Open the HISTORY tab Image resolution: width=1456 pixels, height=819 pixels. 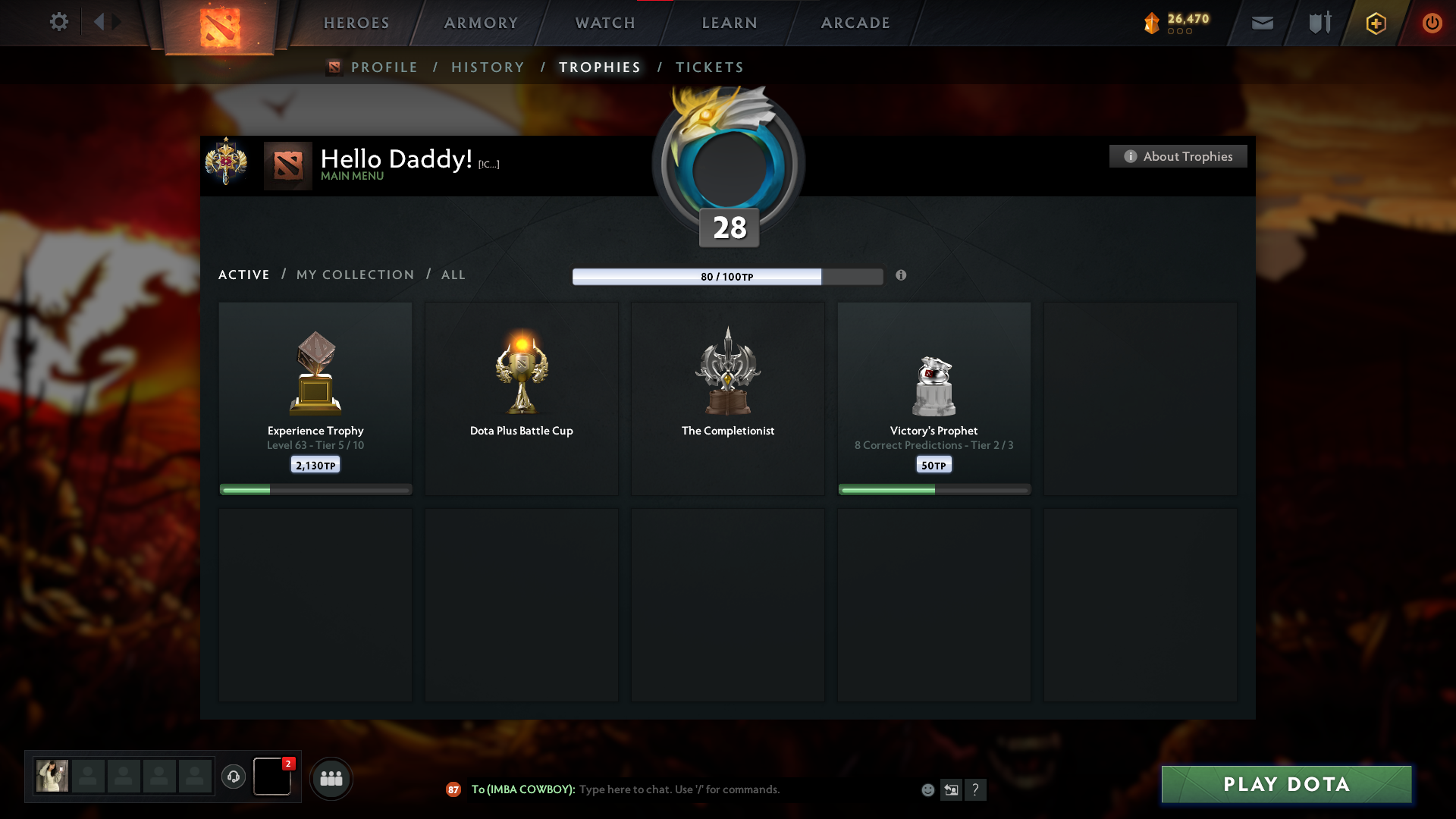coord(488,67)
